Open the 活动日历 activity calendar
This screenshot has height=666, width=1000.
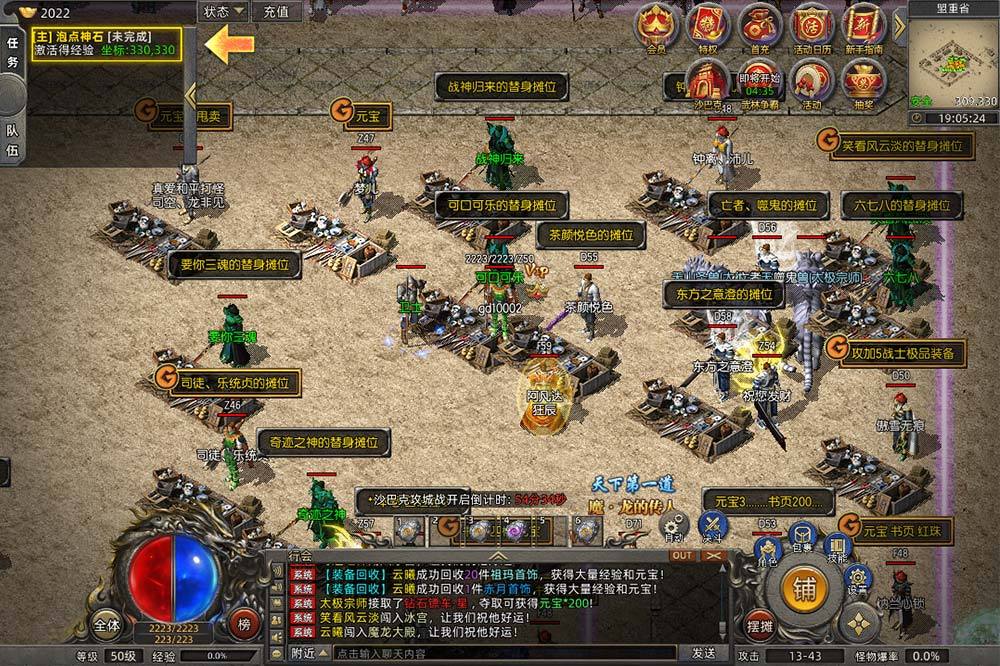[812, 26]
